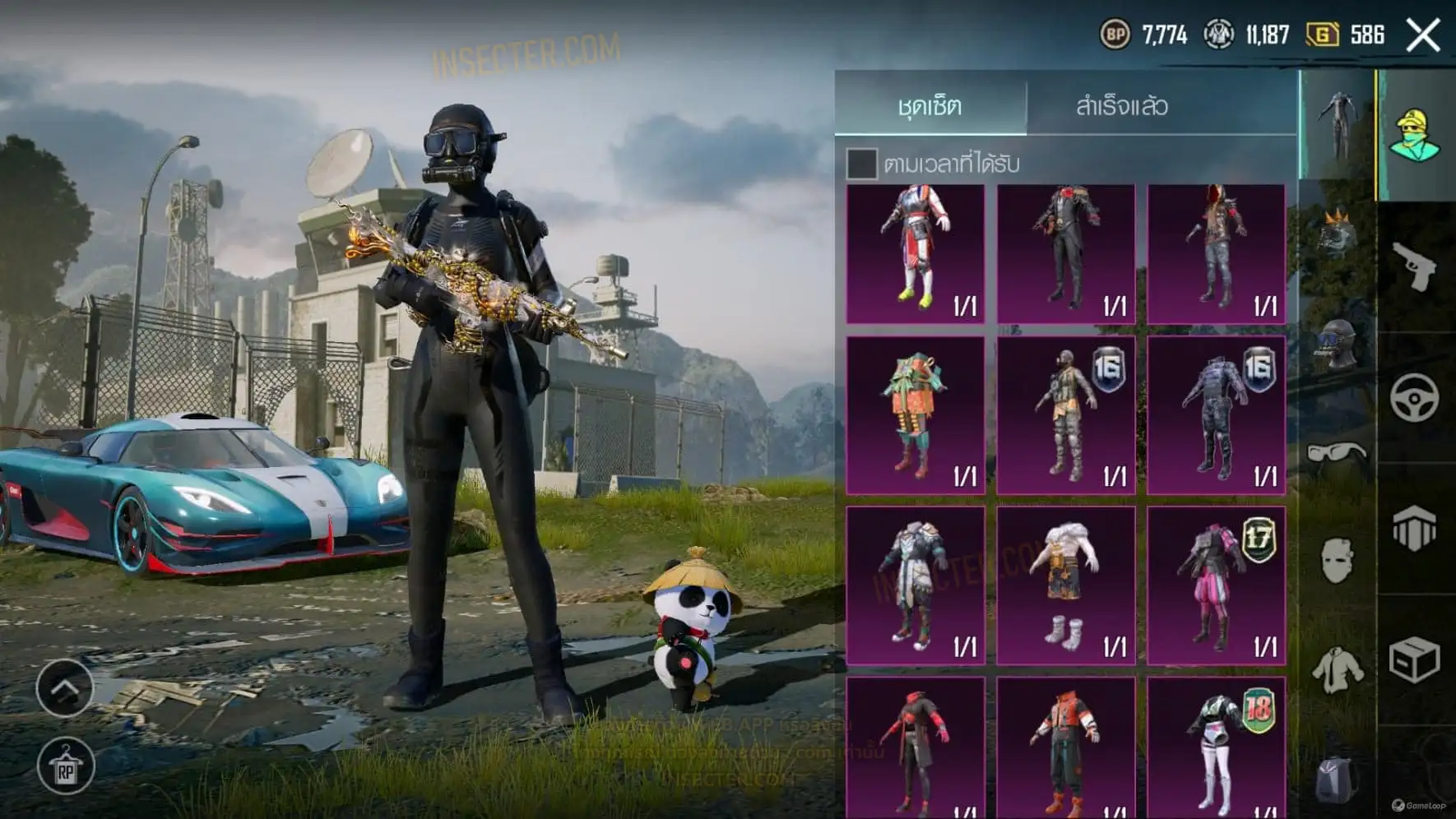
Task: Pick the white fur coat outfit
Action: [x=1065, y=585]
